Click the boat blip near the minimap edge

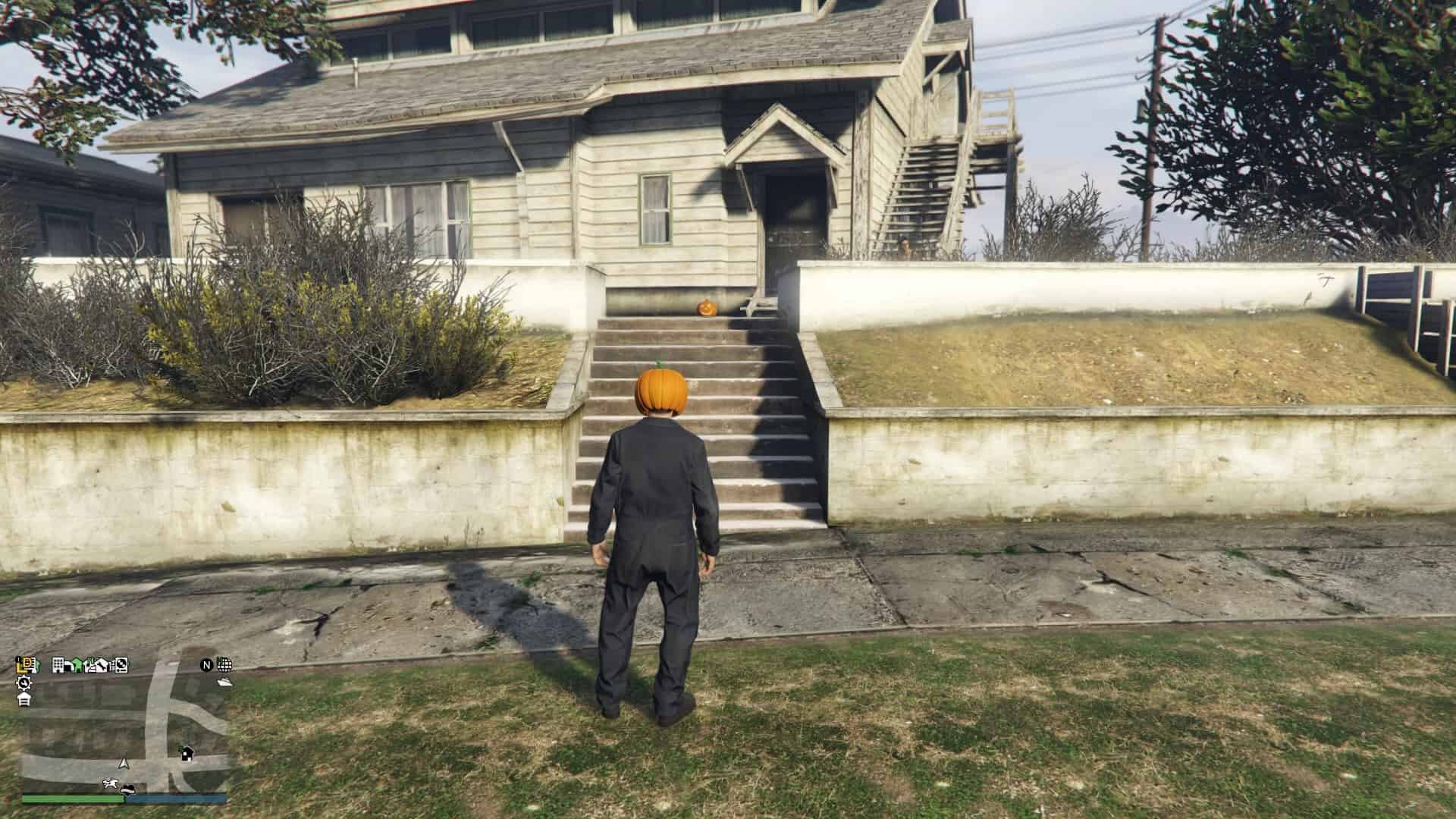pyautogui.click(x=224, y=682)
